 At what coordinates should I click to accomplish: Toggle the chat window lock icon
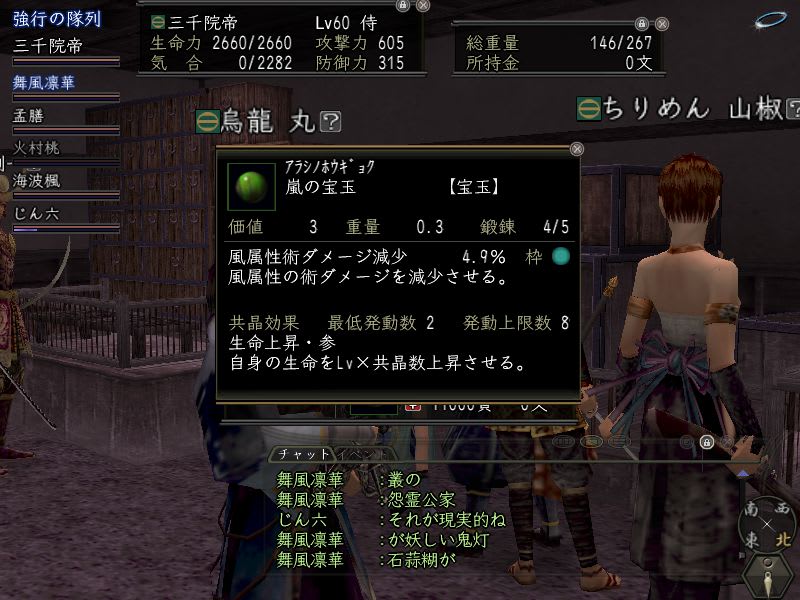coord(706,442)
